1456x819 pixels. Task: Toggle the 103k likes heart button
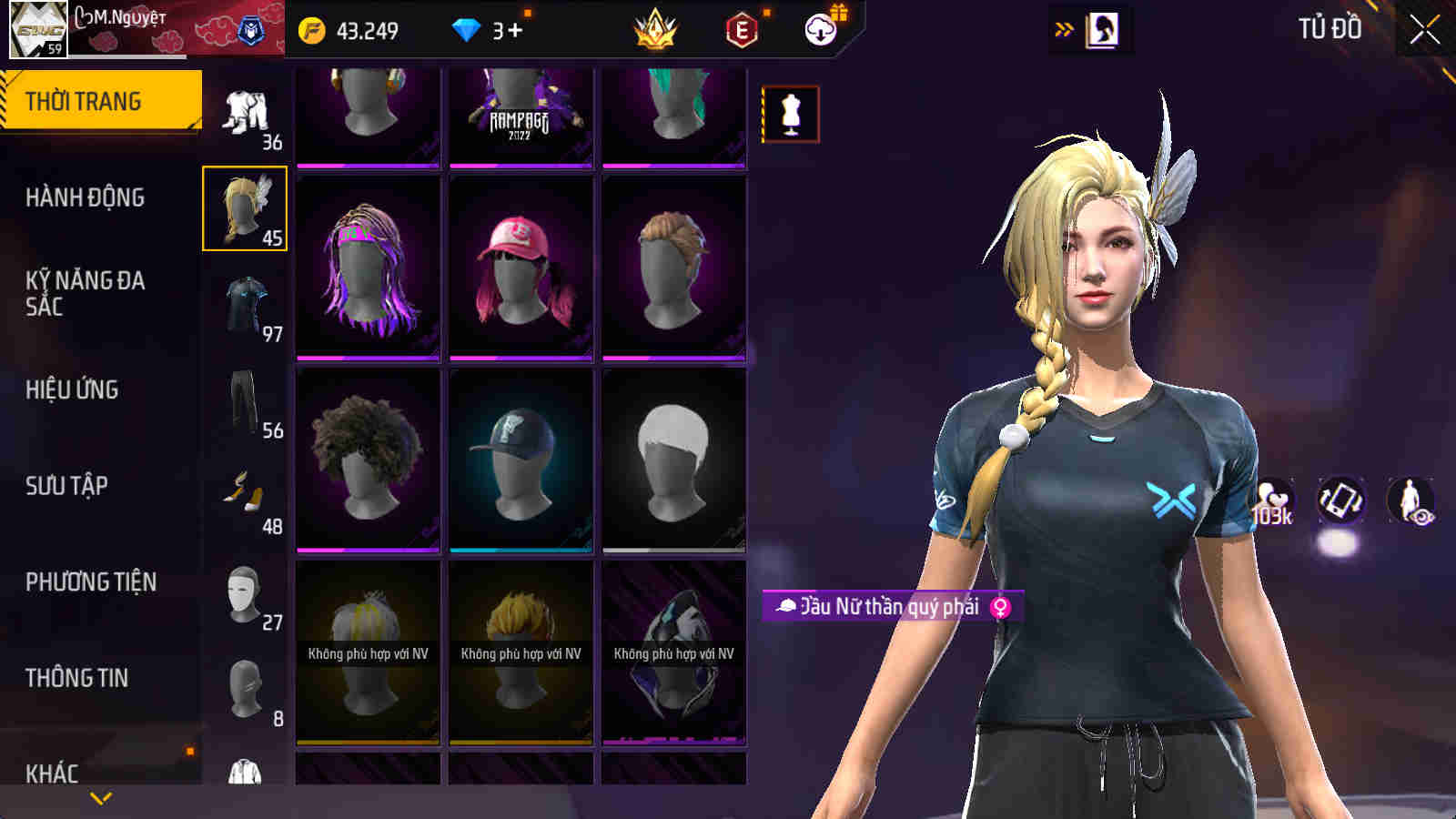point(1273,497)
